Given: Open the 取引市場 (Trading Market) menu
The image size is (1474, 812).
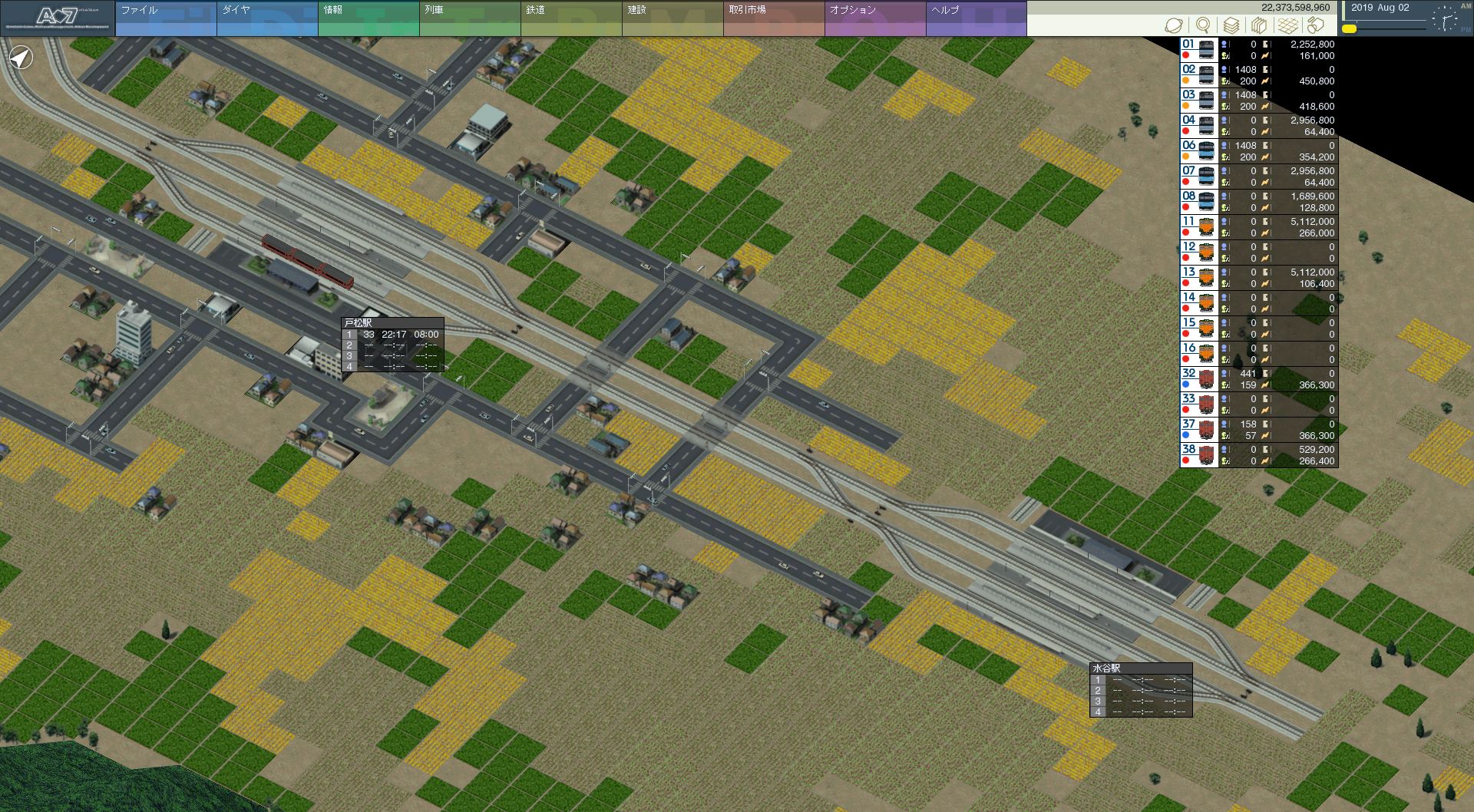Looking at the screenshot, I should click(773, 18).
